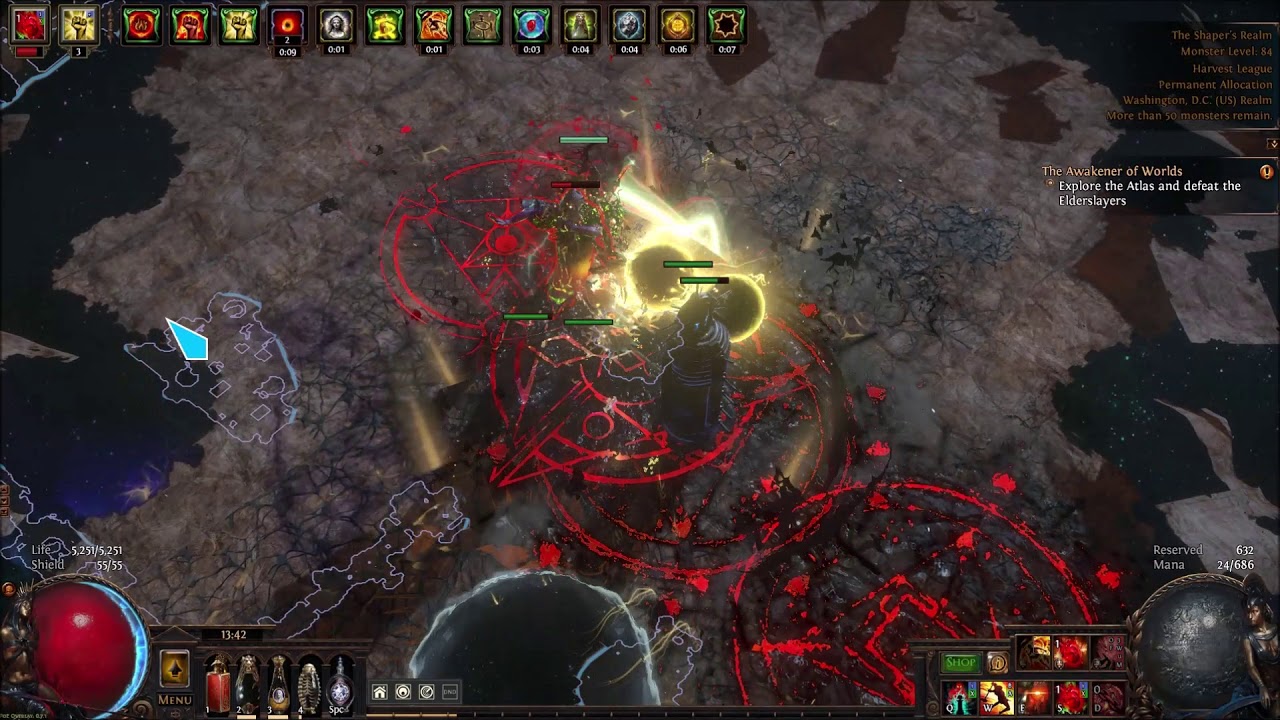This screenshot has height=720, width=1280.
Task: Open the round info button beside Shop
Action: [x=997, y=662]
